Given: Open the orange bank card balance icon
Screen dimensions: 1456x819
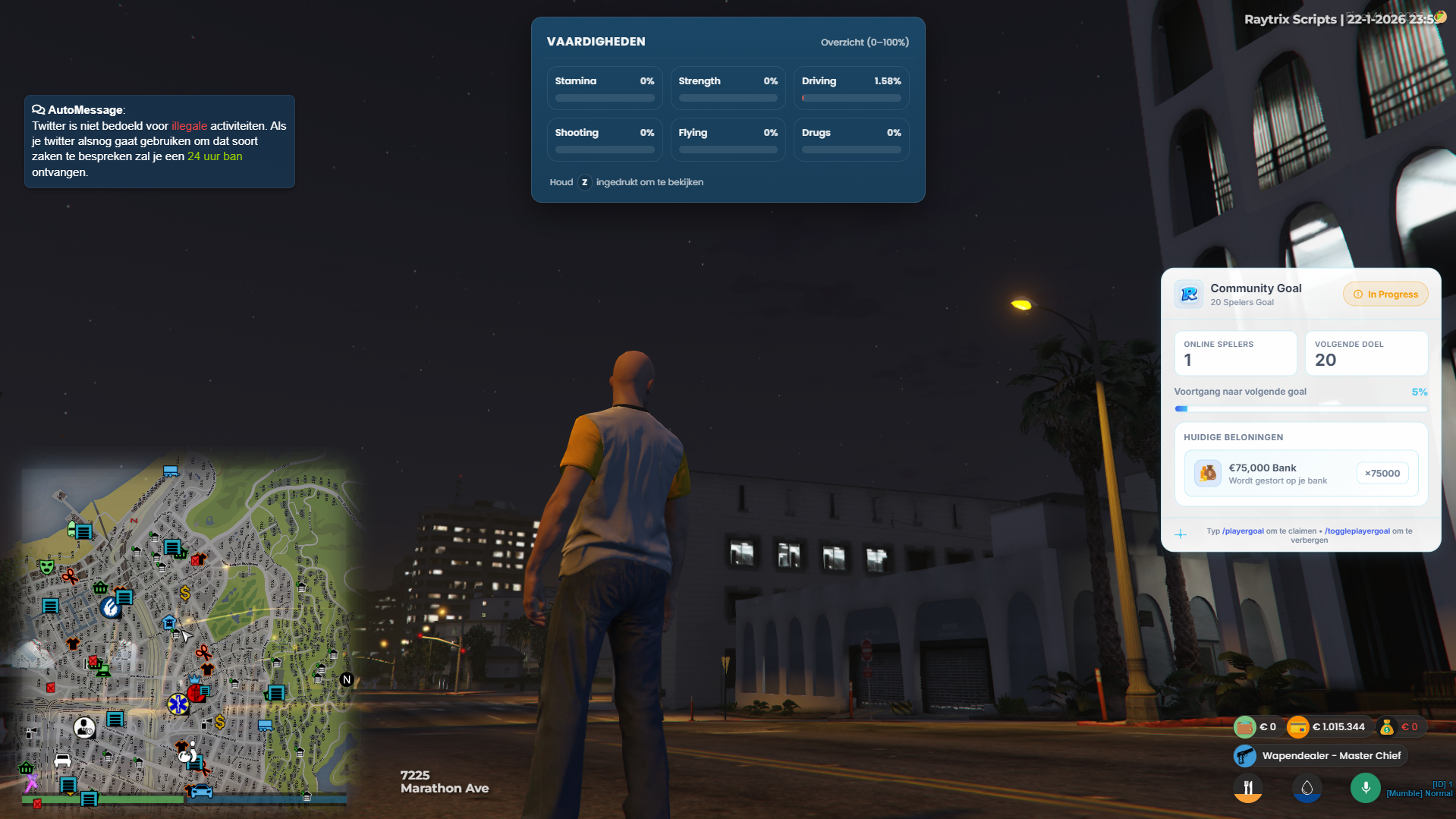Looking at the screenshot, I should coord(1298,726).
